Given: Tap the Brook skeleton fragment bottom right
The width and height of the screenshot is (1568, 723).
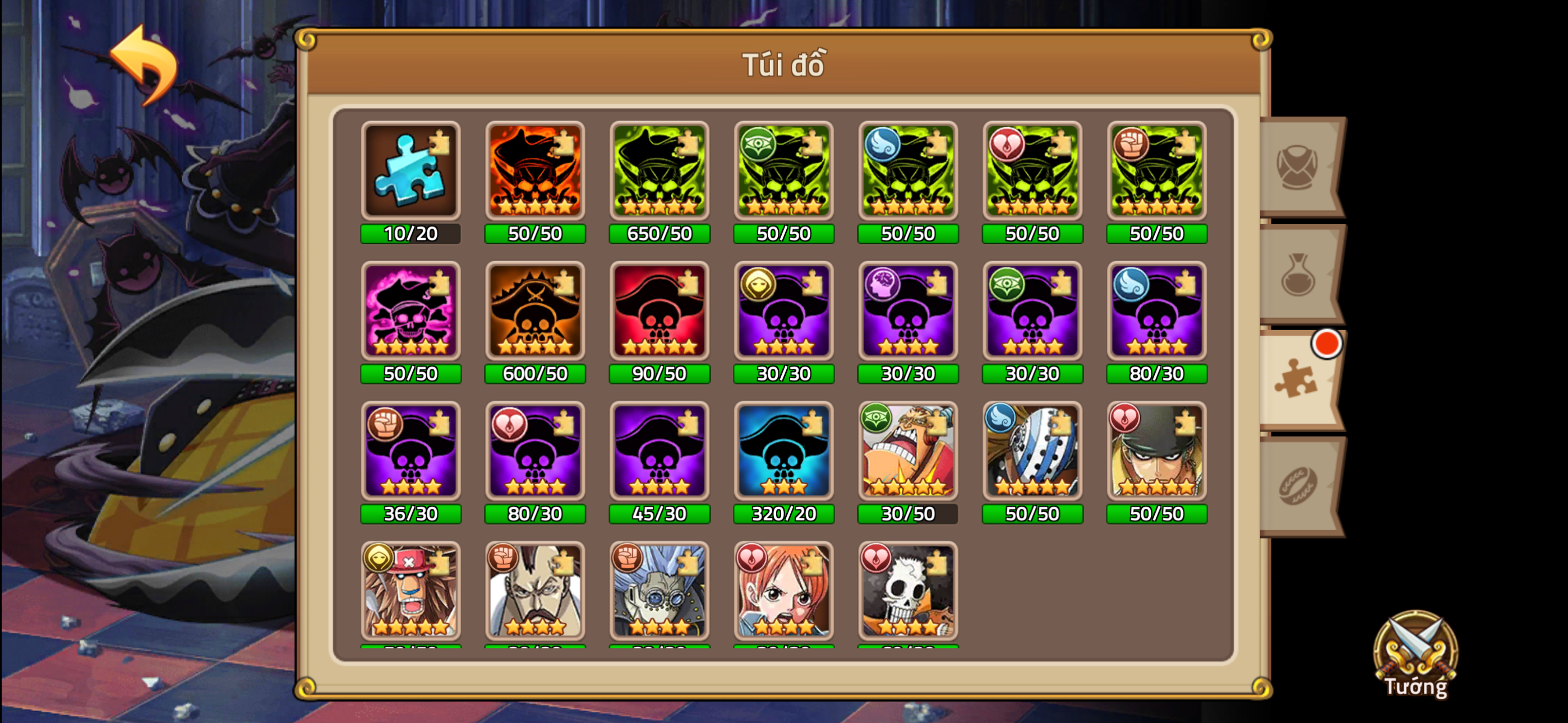Looking at the screenshot, I should [x=907, y=590].
